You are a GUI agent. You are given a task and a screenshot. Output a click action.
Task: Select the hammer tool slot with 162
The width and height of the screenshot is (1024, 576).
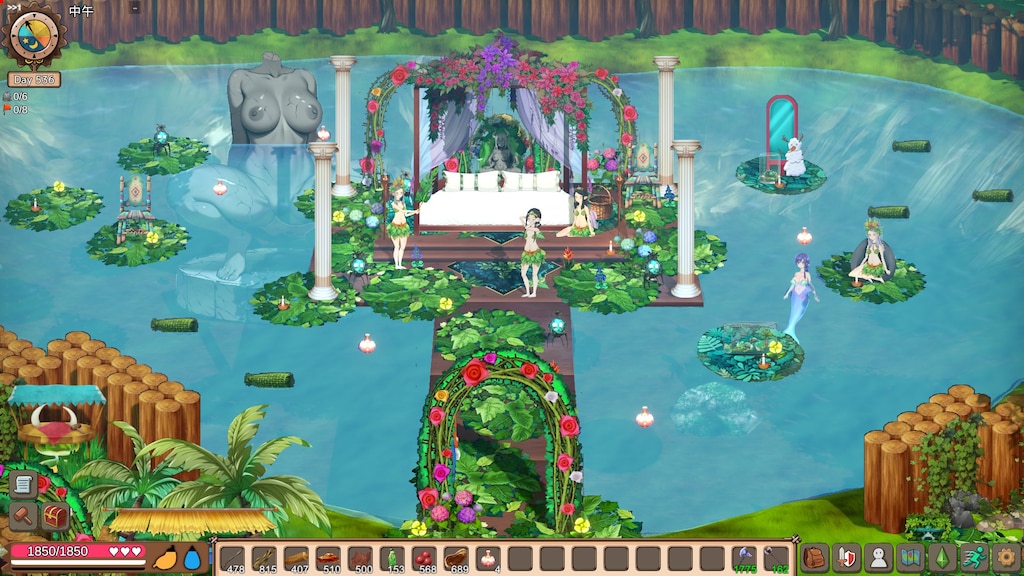coord(776,559)
